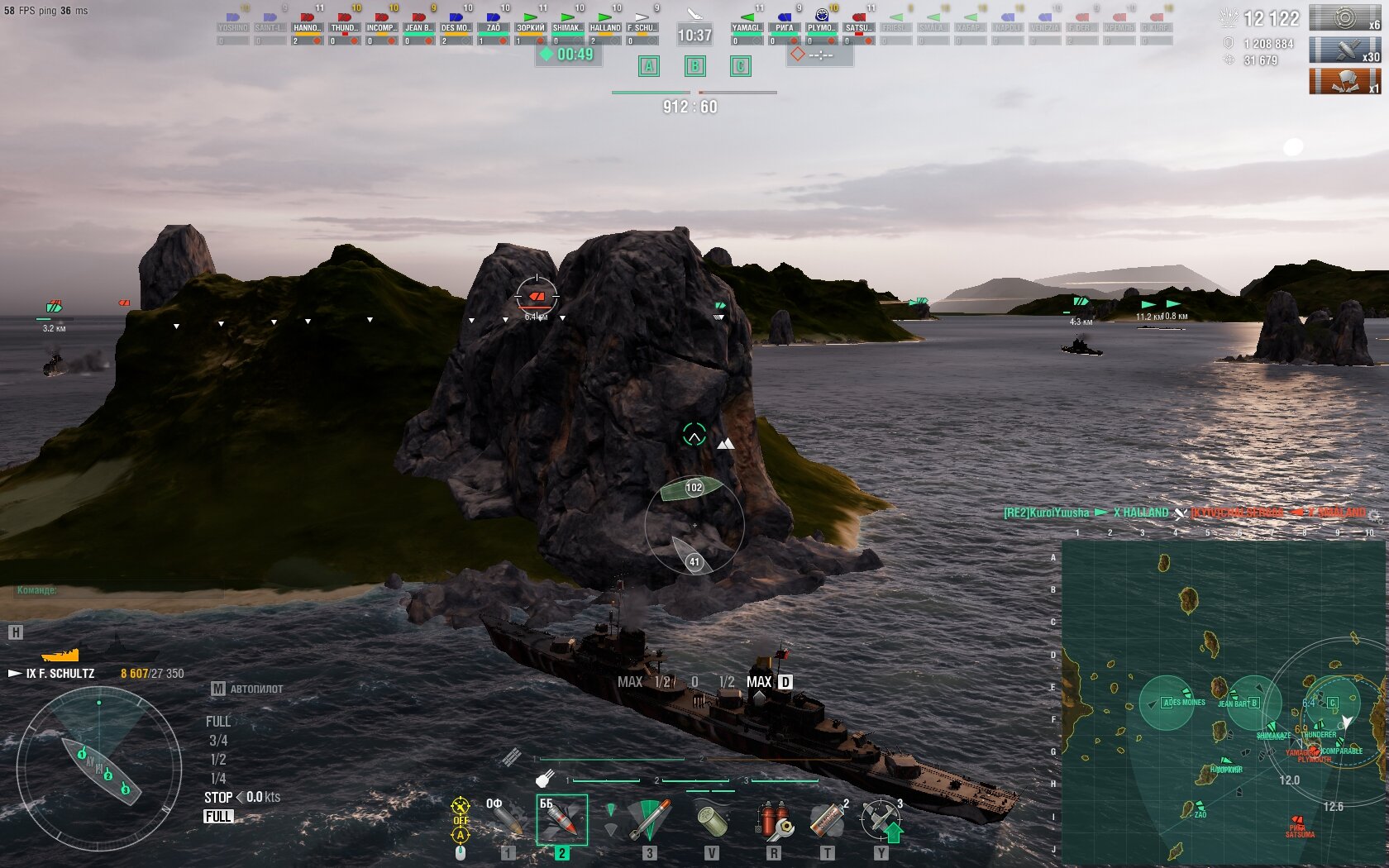Select the Halland entry in team roster
This screenshot has height=868, width=1389.
click(x=604, y=27)
